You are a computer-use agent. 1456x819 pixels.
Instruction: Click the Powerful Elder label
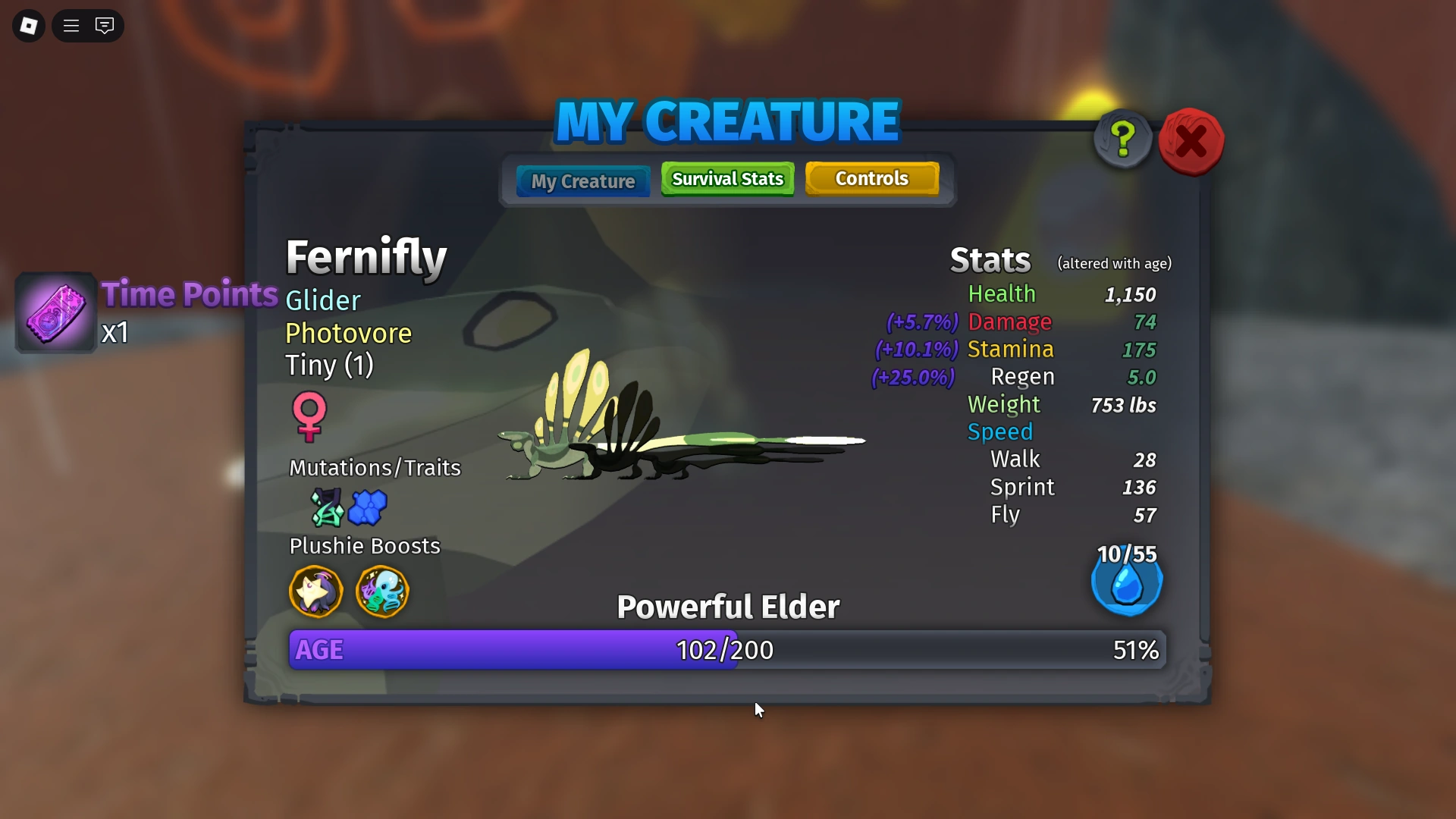tap(727, 606)
